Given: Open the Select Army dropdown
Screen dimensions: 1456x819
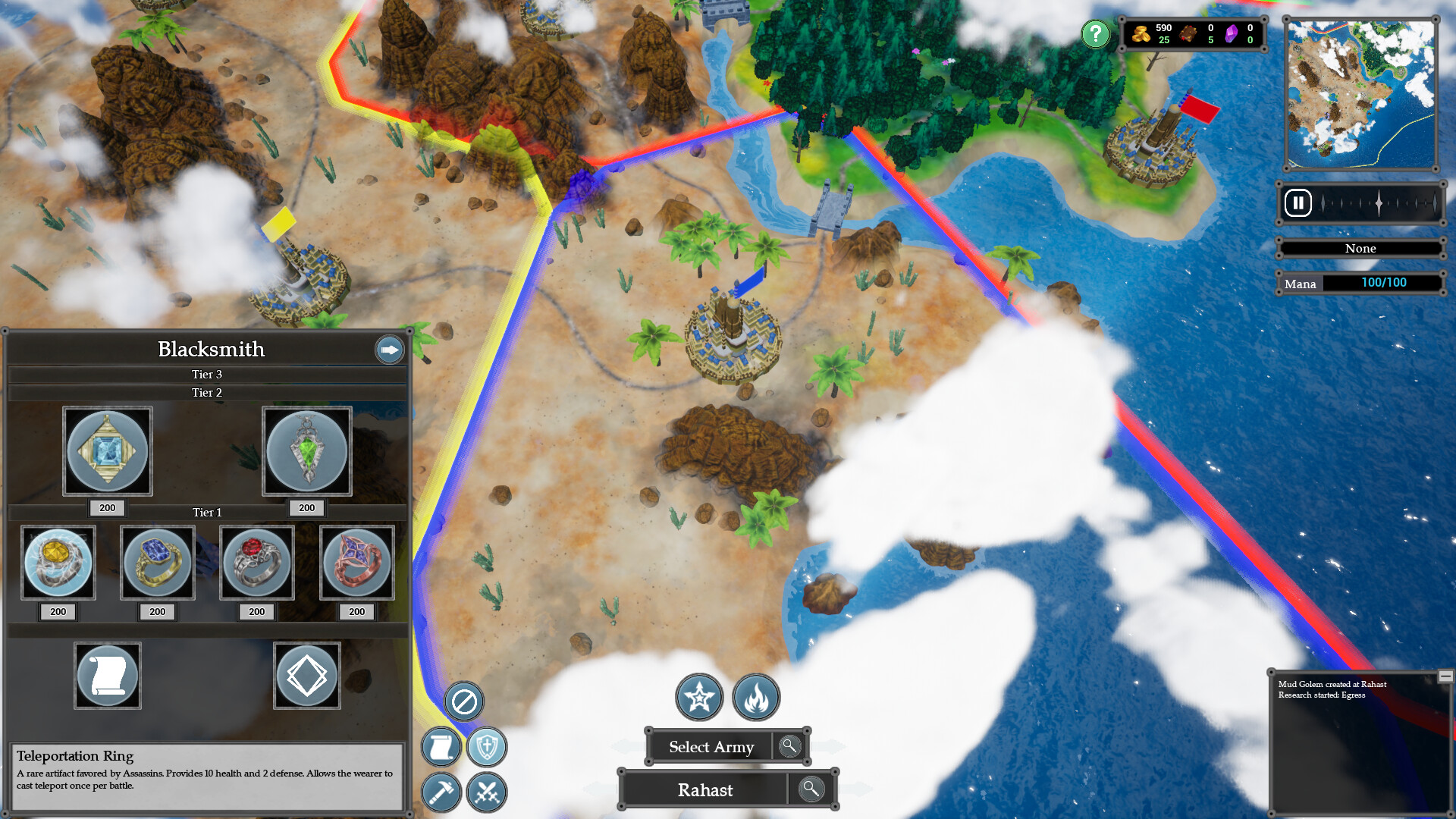Looking at the screenshot, I should [711, 747].
